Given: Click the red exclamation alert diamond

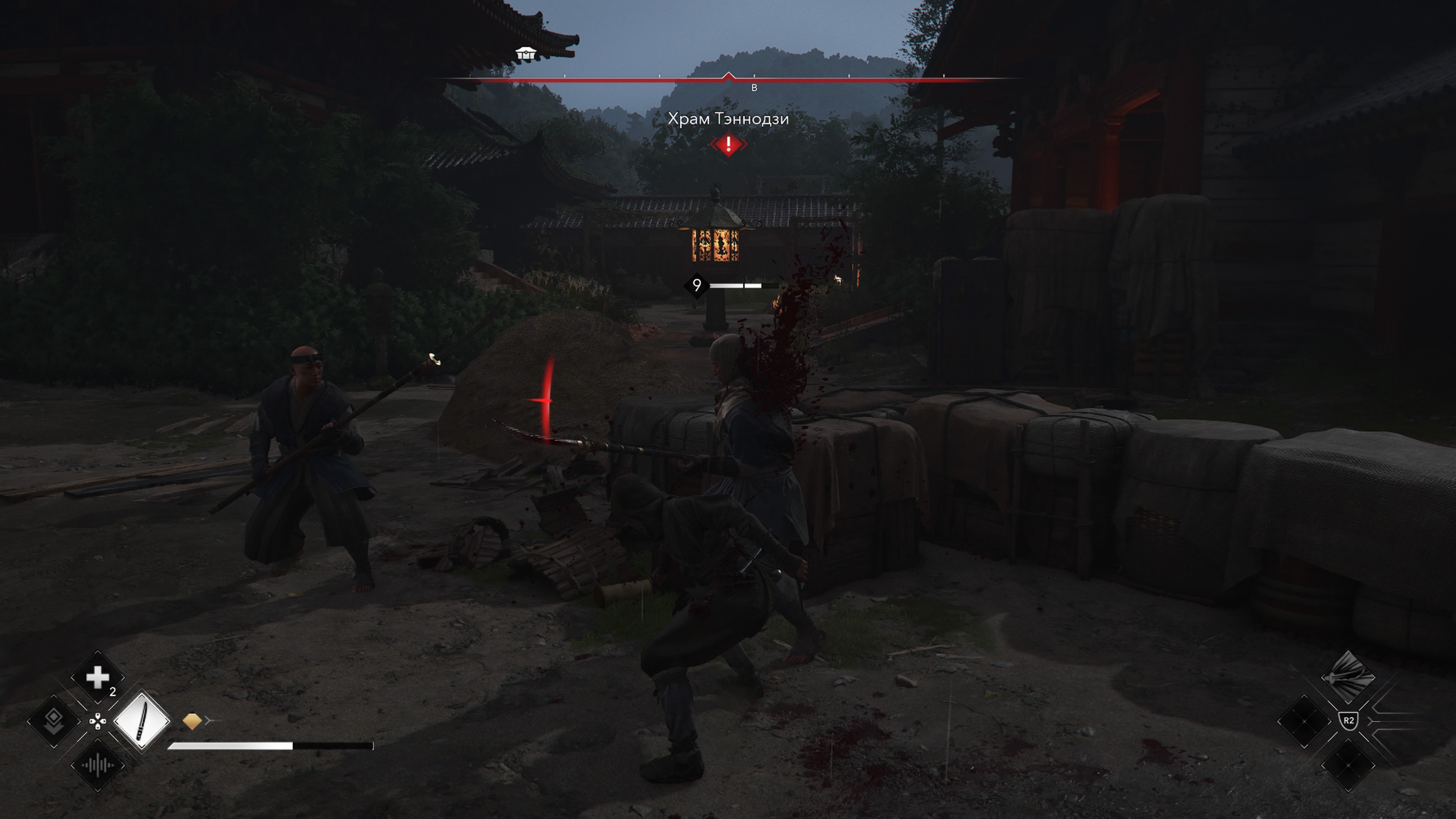Looking at the screenshot, I should (728, 144).
